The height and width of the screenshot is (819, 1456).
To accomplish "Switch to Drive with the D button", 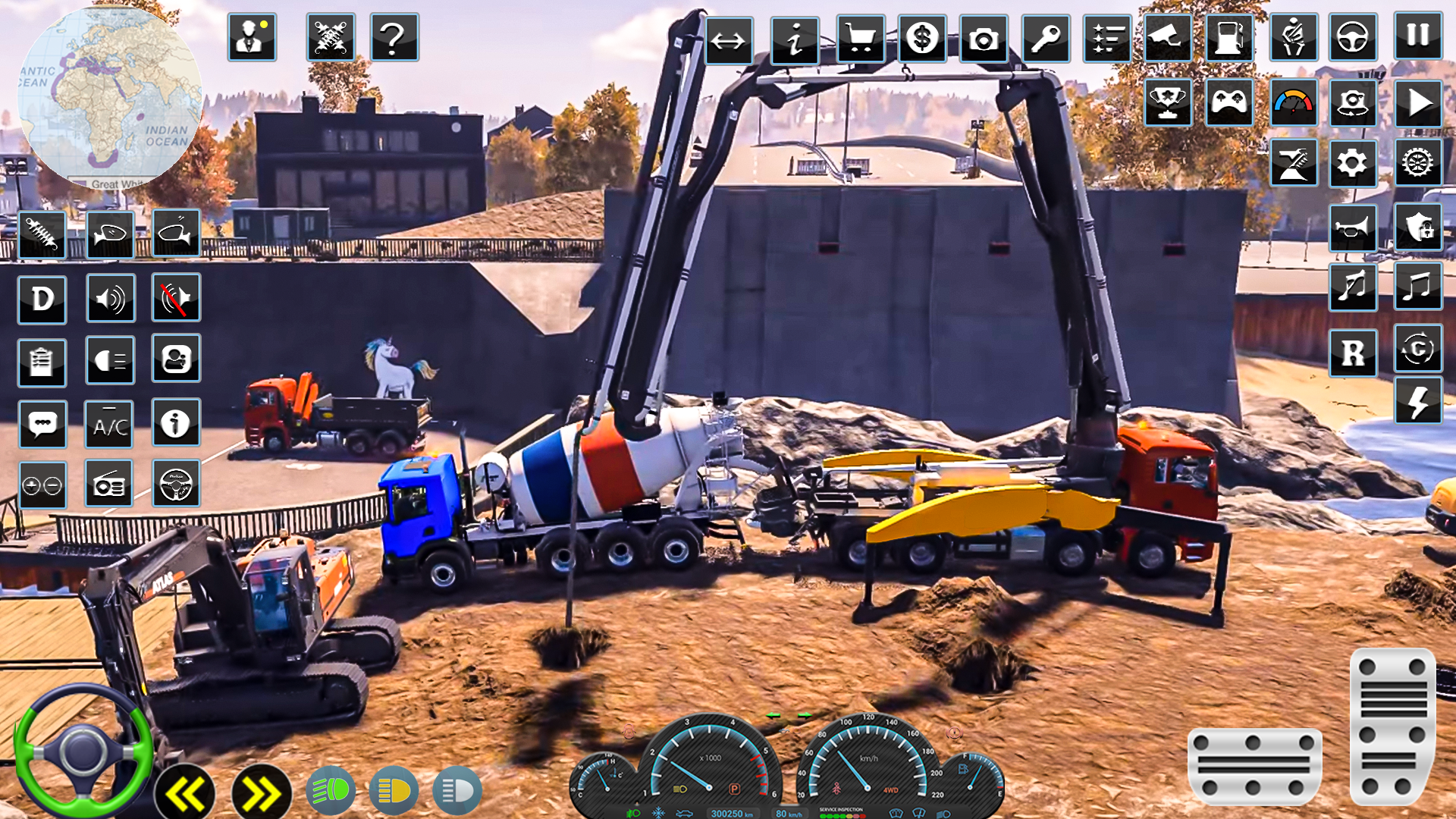I will pyautogui.click(x=43, y=299).
